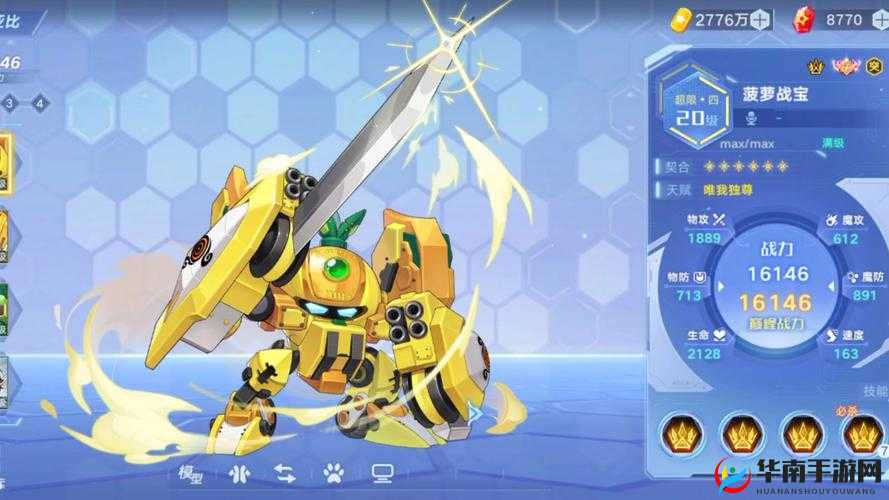This screenshot has width=889, height=500.
Task: Click the 突 round badge
Action: [875, 68]
